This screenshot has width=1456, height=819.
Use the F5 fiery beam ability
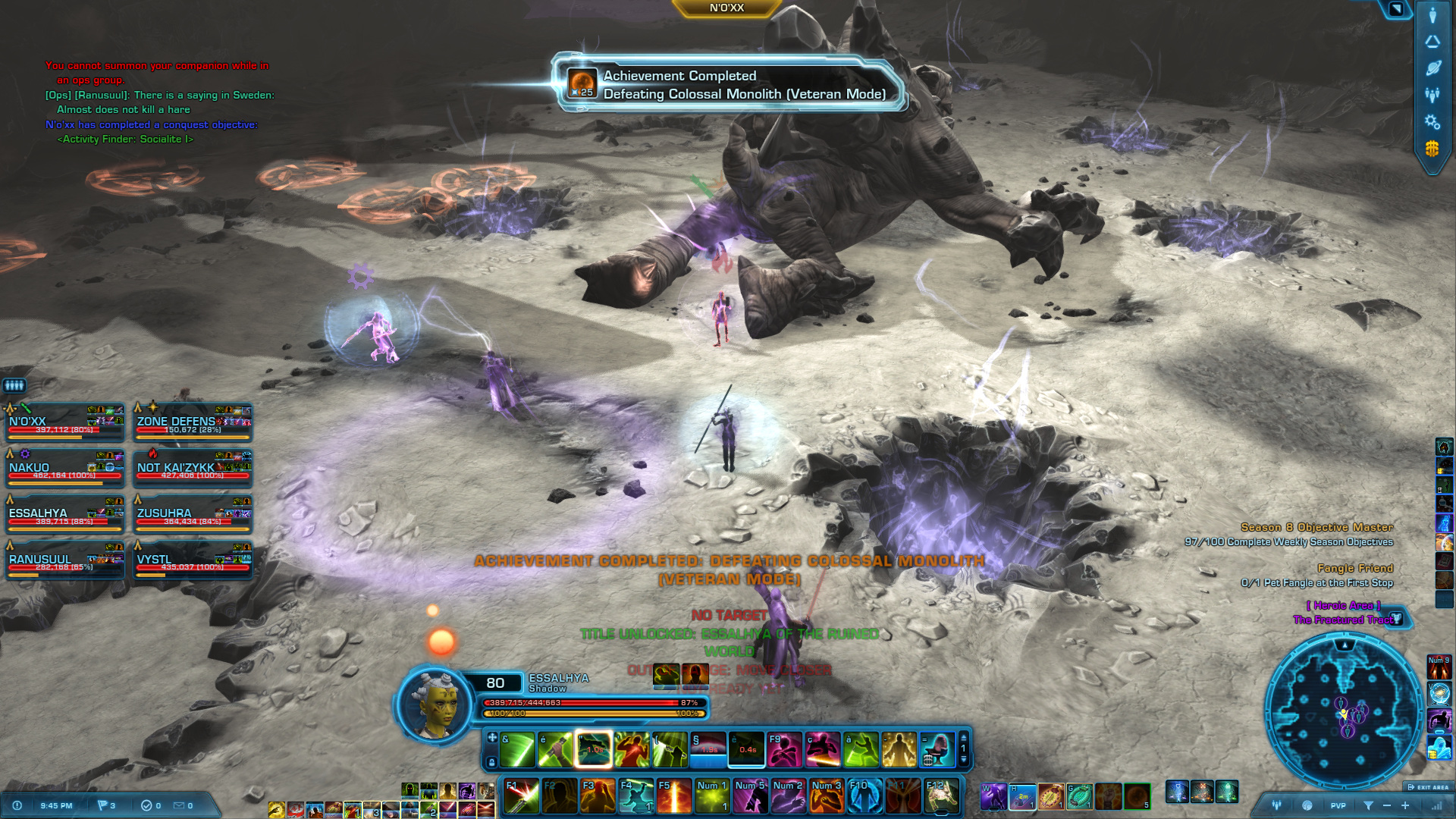coord(674,796)
